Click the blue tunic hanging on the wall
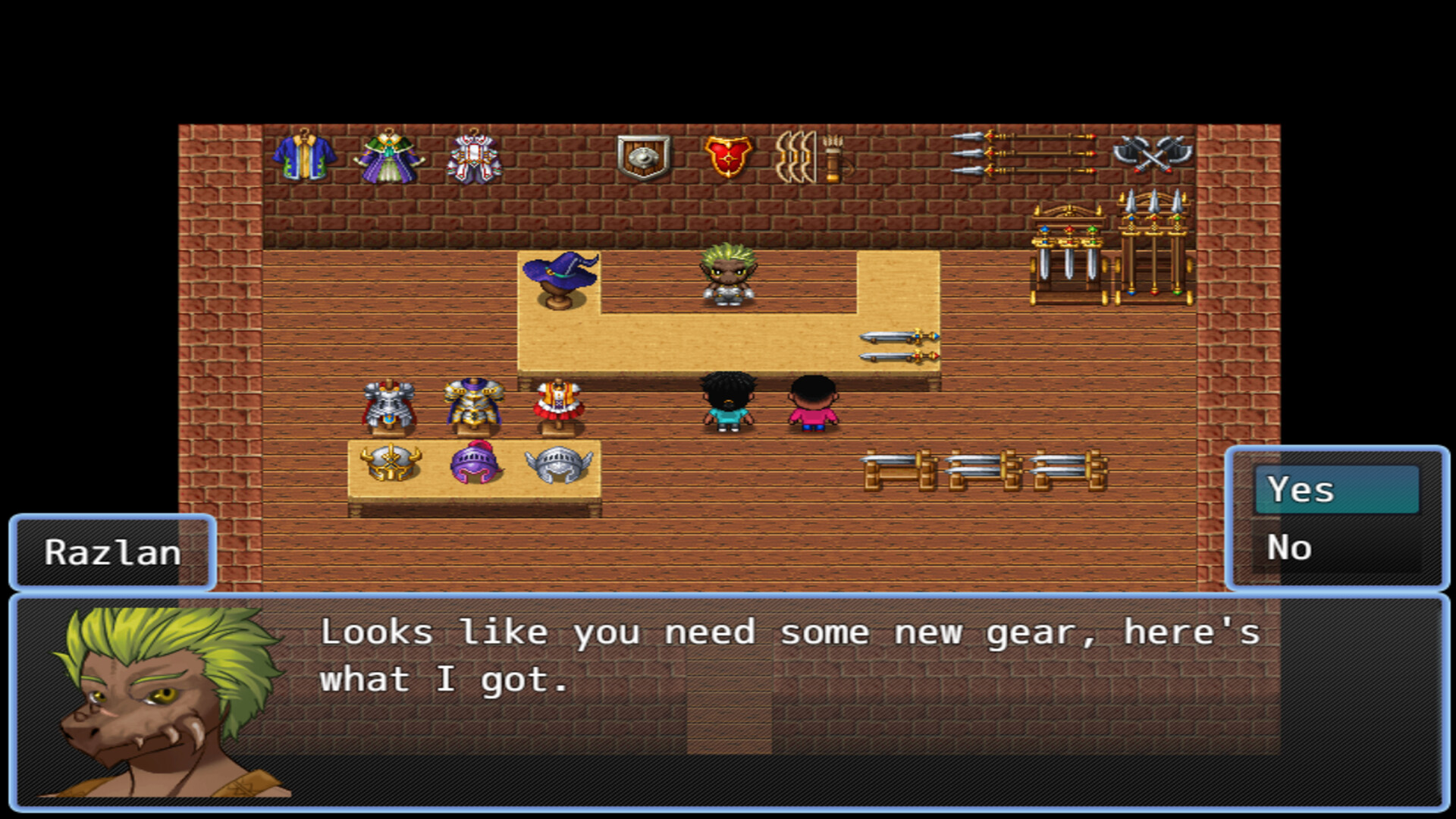 (306, 157)
